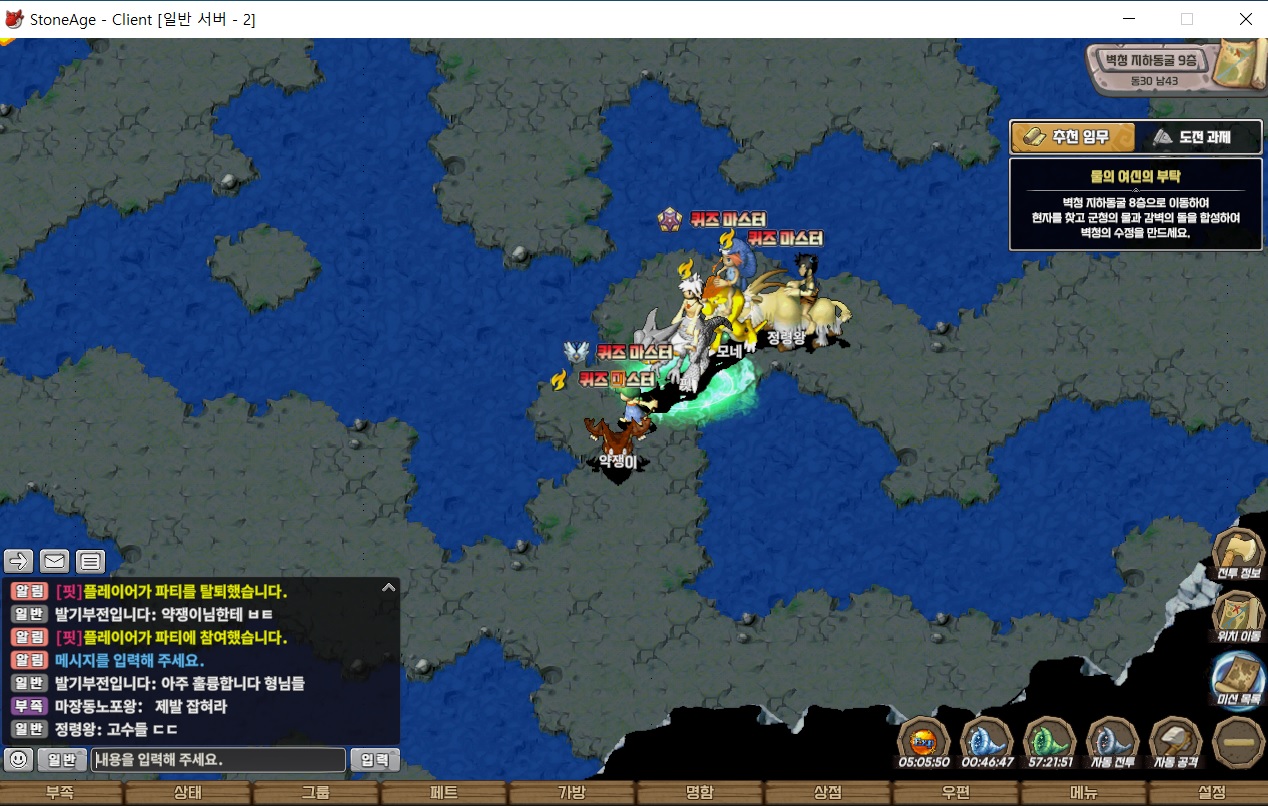This screenshot has width=1268, height=806.
Task: Open the 설정 settings menu
Action: pyautogui.click(x=1212, y=793)
